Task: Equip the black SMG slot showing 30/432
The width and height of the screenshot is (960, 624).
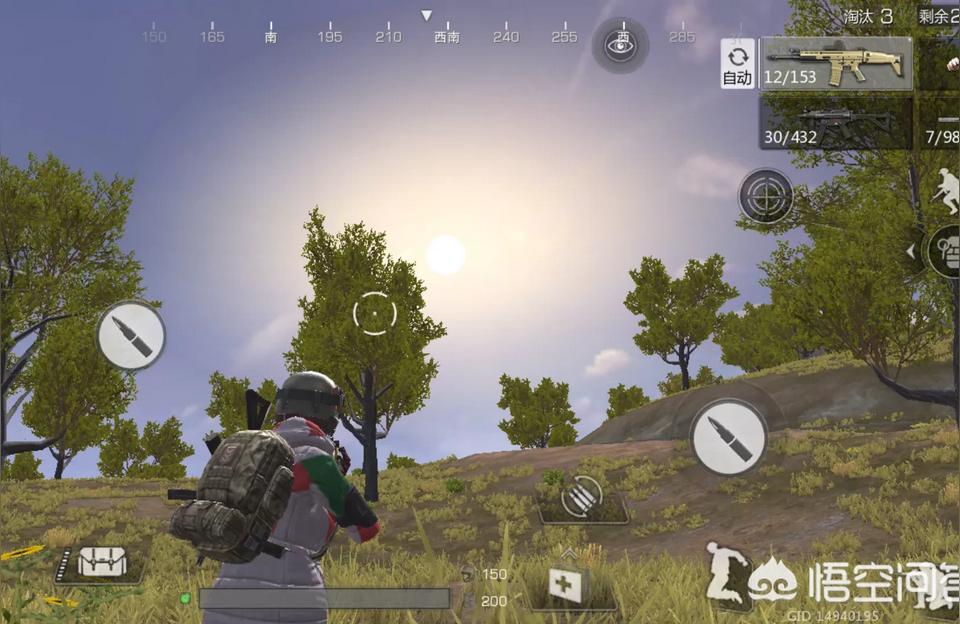Action: 836,123
